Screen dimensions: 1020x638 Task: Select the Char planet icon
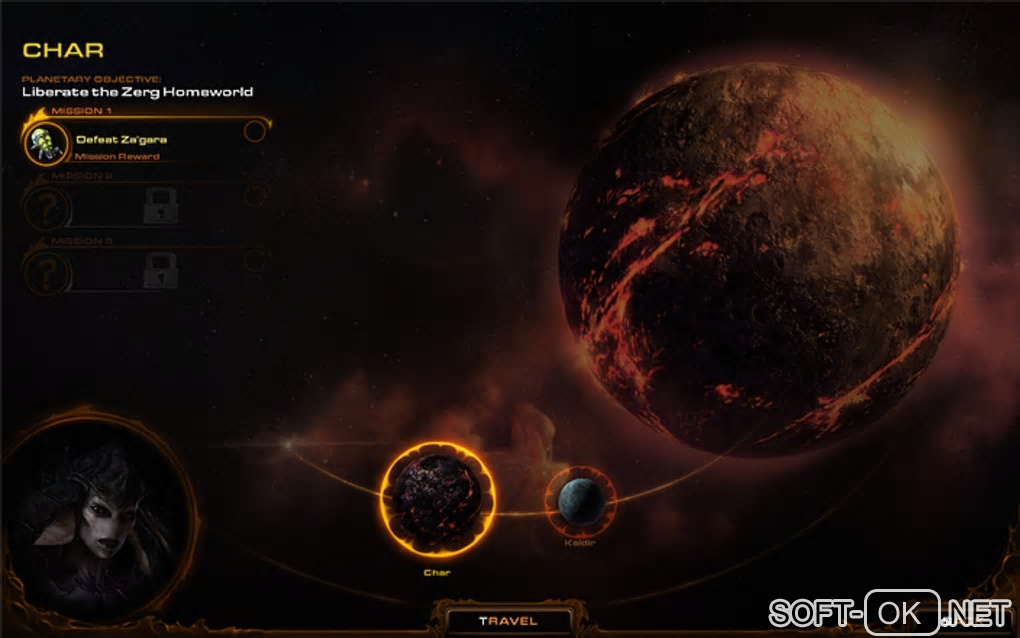pos(438,501)
